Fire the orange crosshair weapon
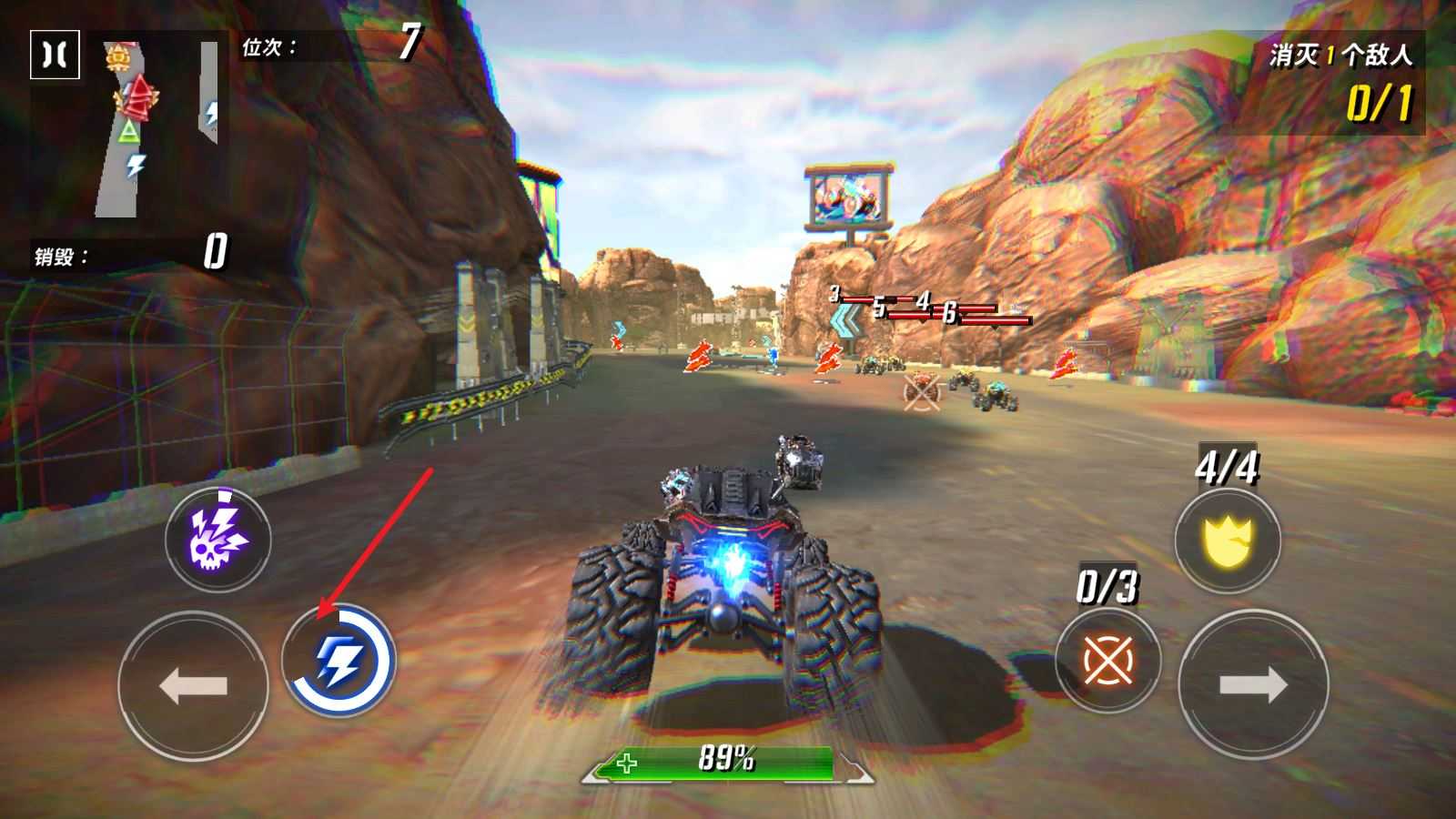This screenshot has height=819, width=1456. pyautogui.click(x=1107, y=661)
